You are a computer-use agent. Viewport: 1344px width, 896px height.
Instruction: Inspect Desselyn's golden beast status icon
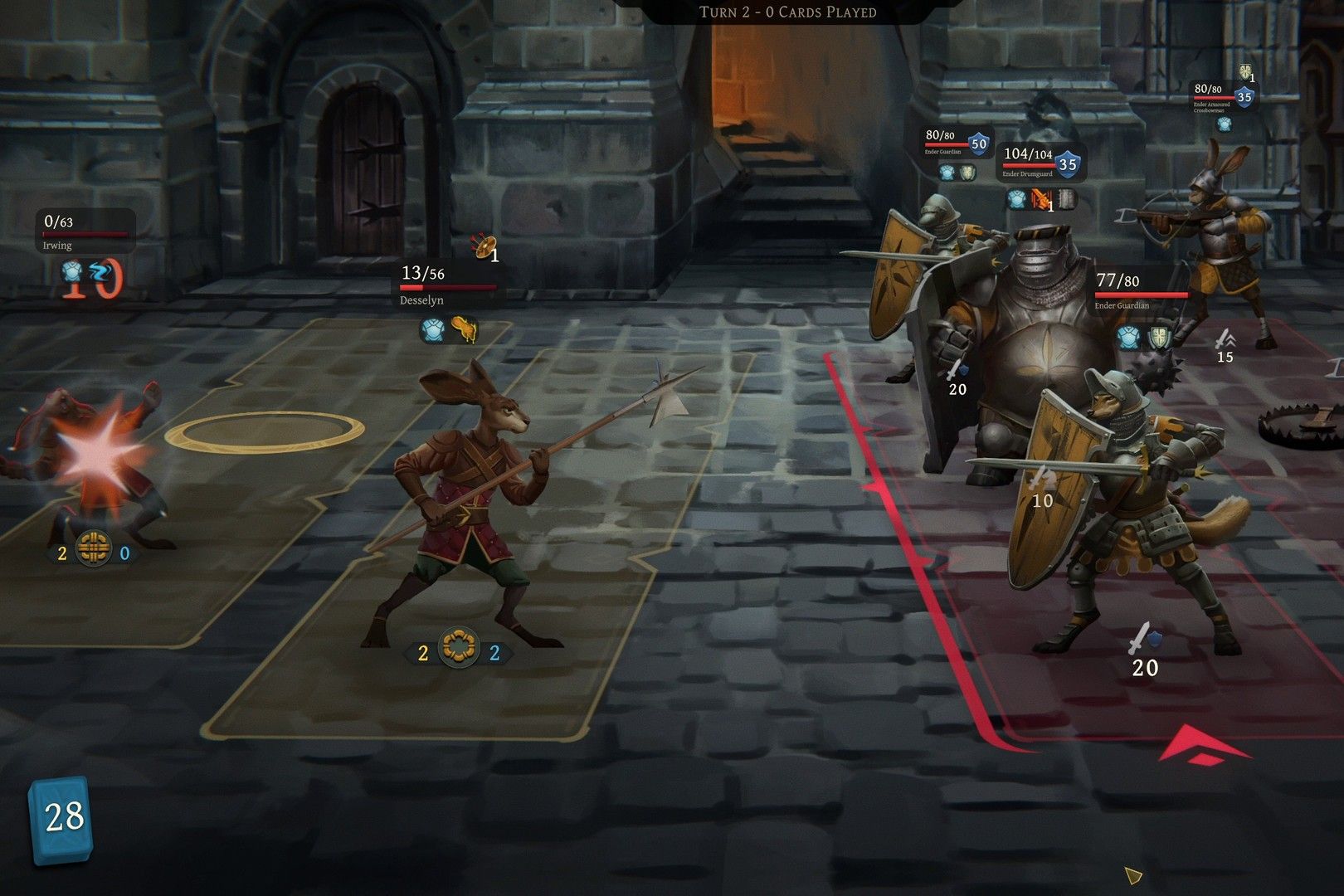point(465,329)
